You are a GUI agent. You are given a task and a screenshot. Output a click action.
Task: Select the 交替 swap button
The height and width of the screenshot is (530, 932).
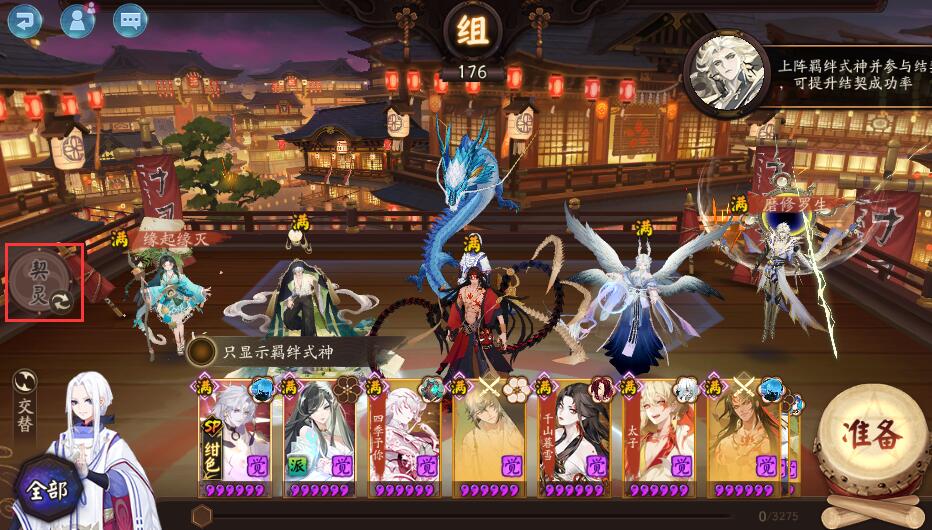tap(26, 401)
